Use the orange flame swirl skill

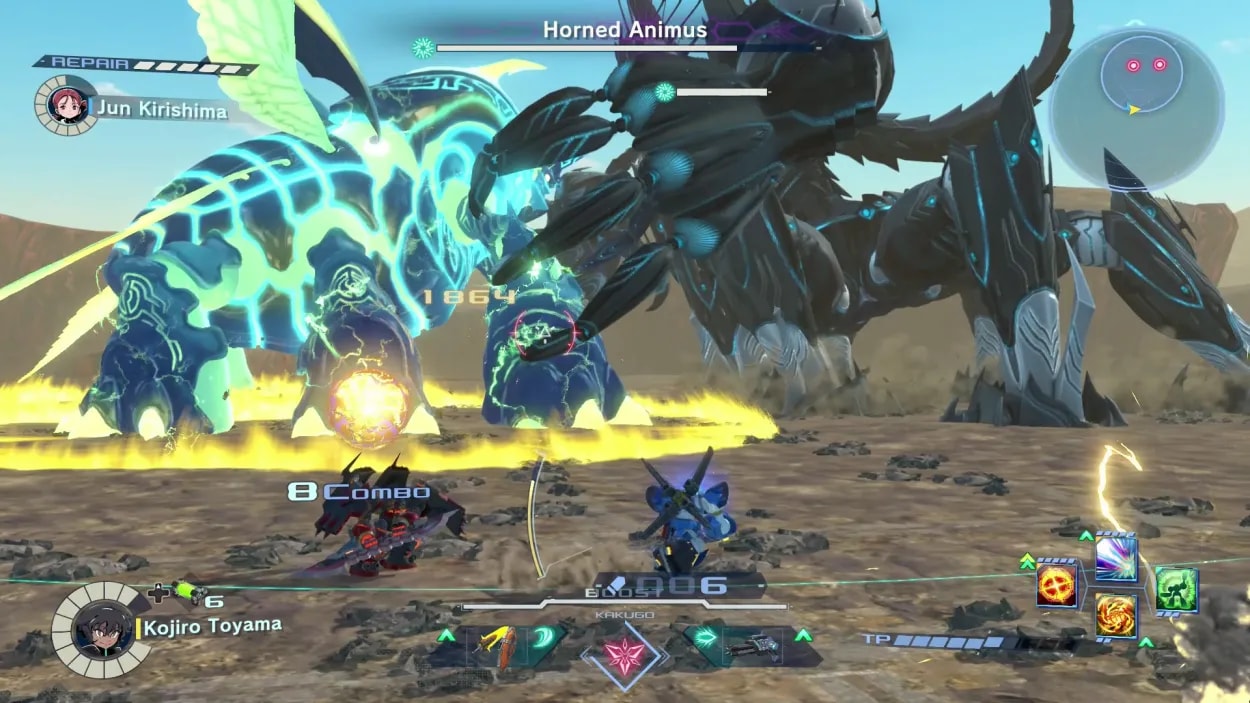pyautogui.click(x=1116, y=614)
